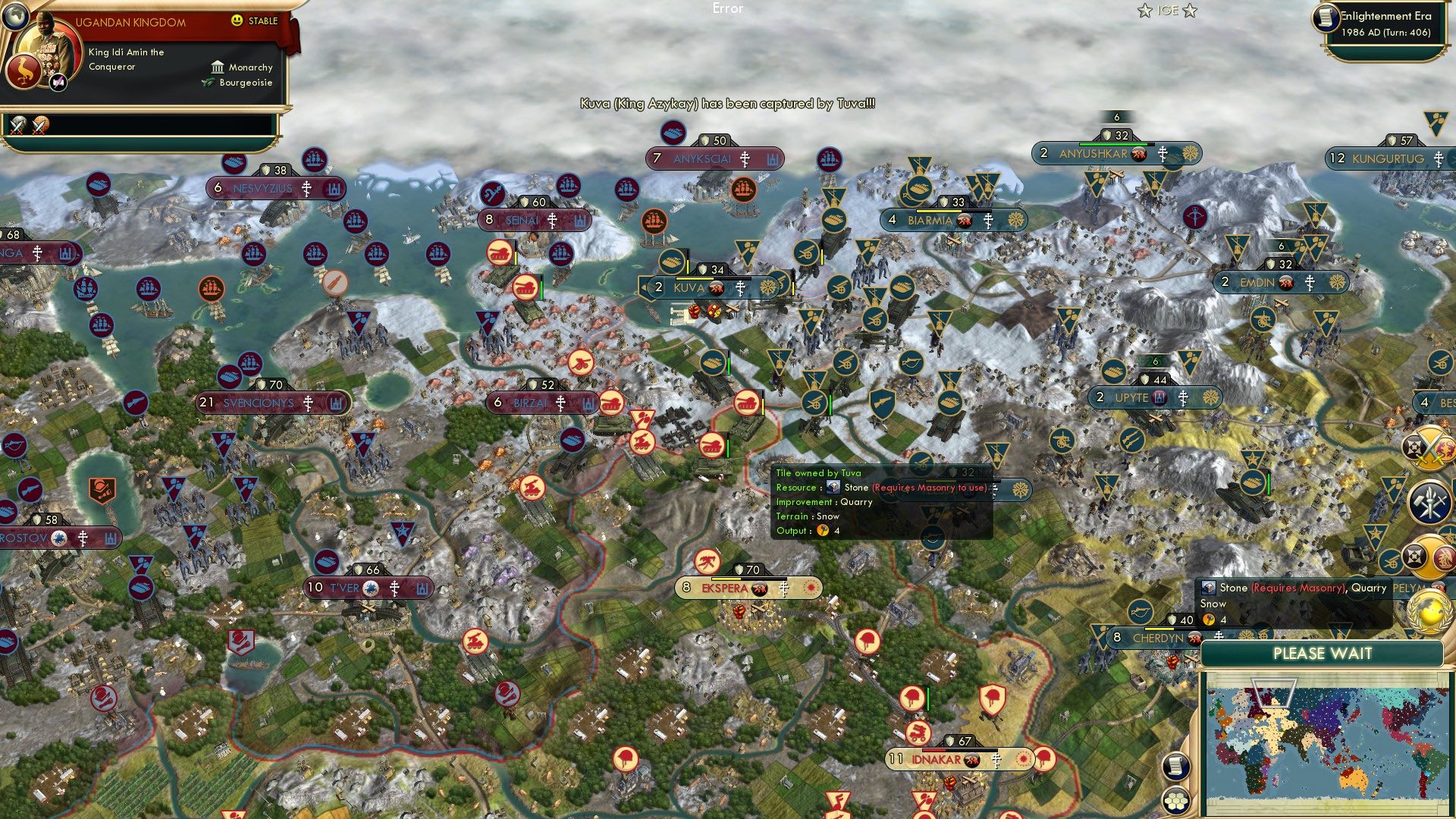Select the Ekspera city banner
This screenshot has width=1456, height=819.
click(x=730, y=588)
